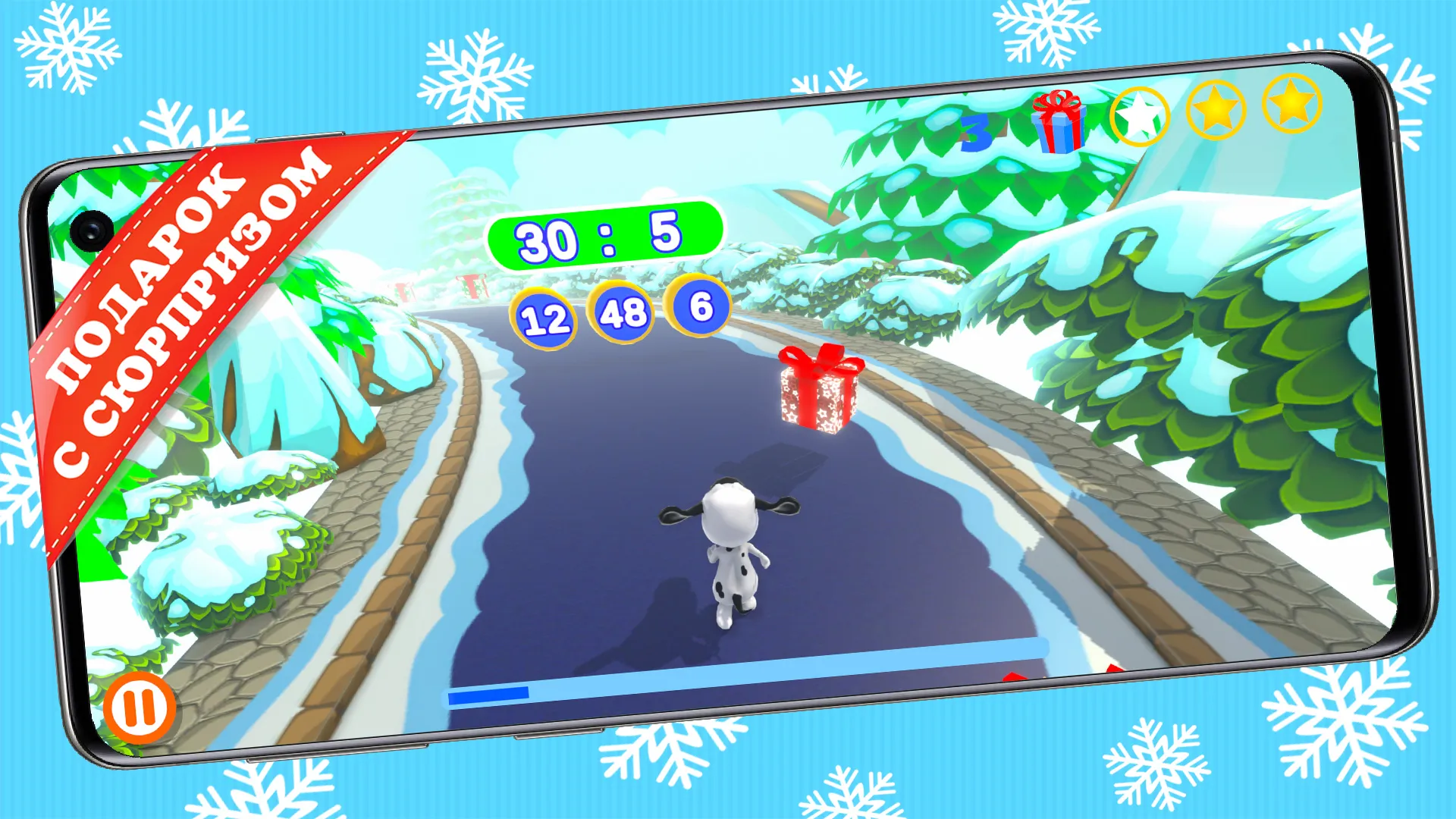Pause the game with the orange button
The height and width of the screenshot is (819, 1456).
pos(140,708)
